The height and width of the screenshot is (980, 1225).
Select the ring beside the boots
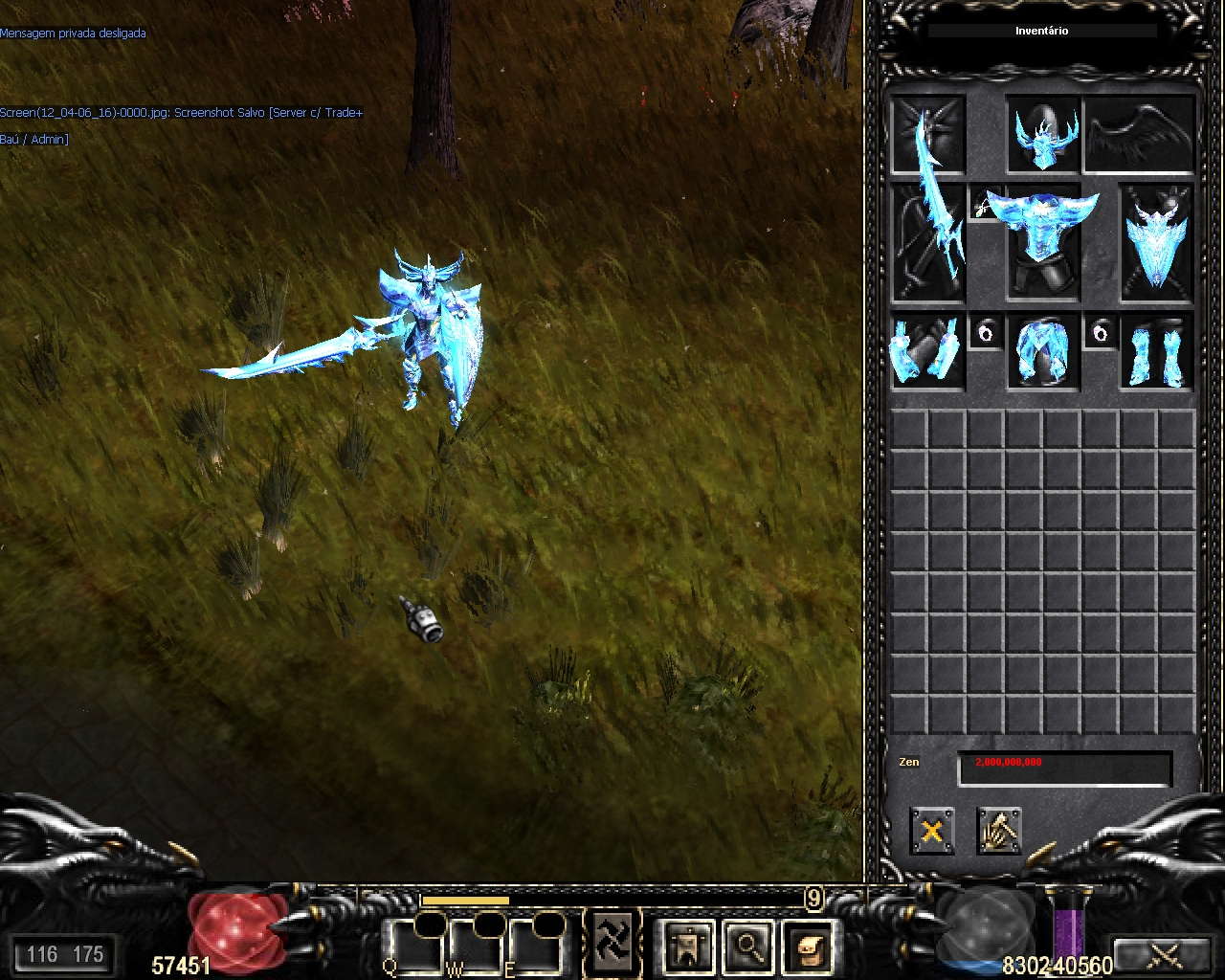[1101, 332]
